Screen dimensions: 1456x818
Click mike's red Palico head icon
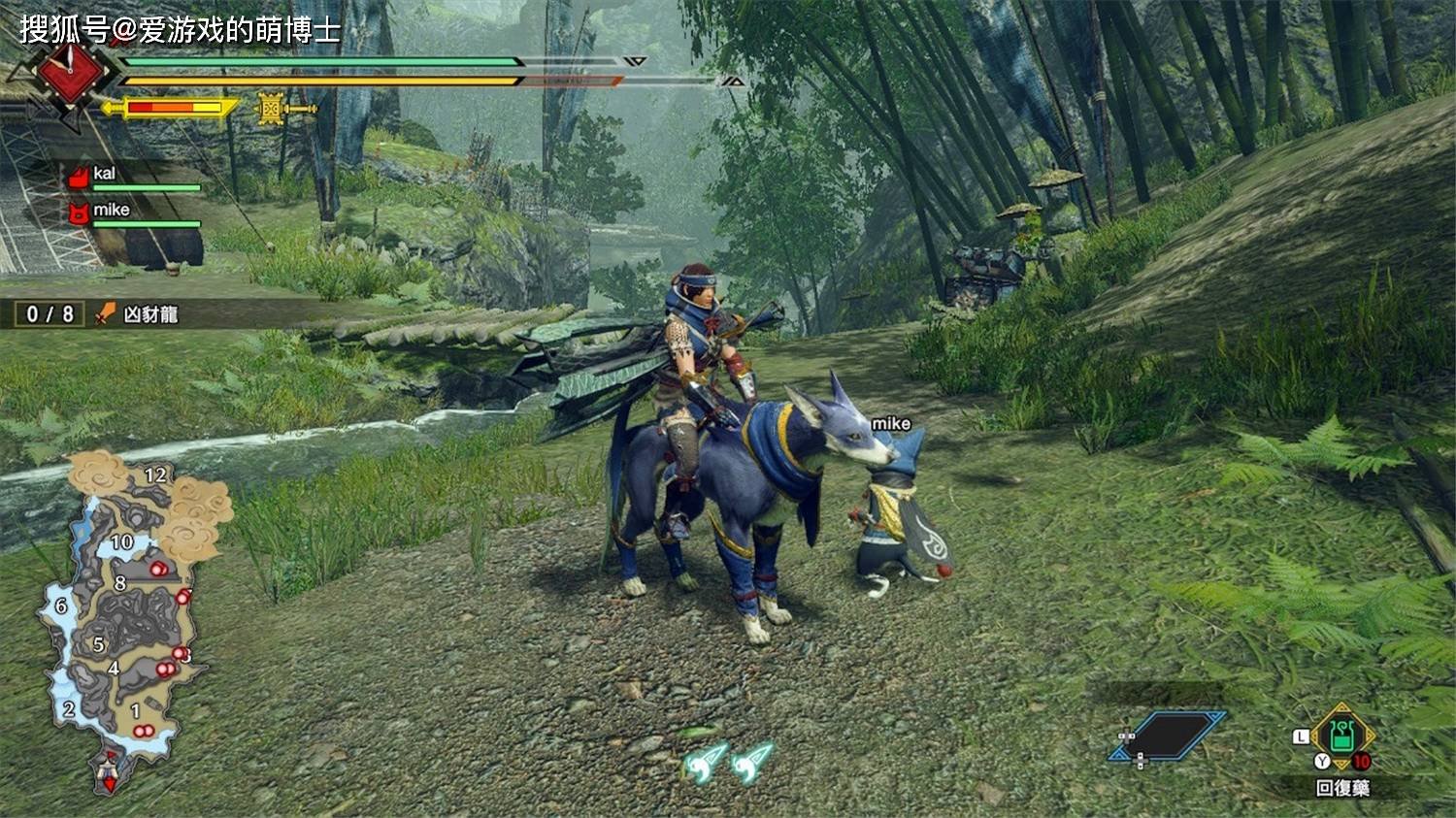pyautogui.click(x=79, y=212)
